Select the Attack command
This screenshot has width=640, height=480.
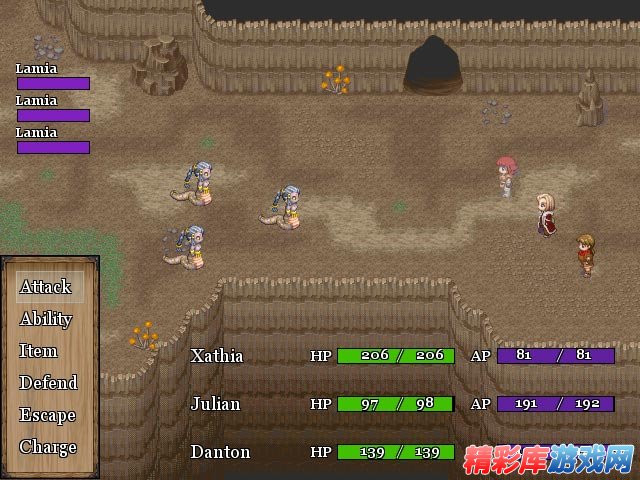45,287
